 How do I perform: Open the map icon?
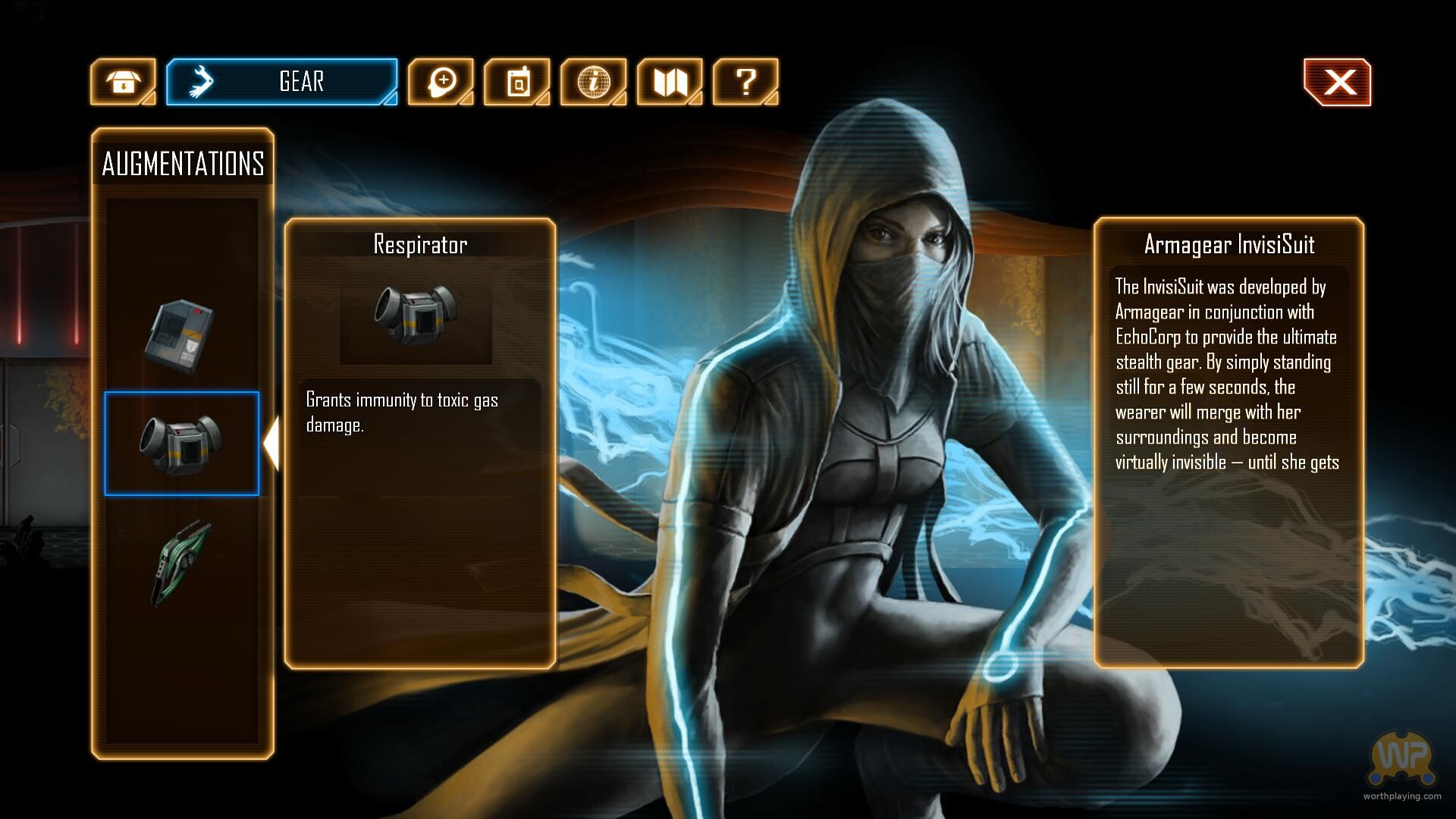pos(670,82)
